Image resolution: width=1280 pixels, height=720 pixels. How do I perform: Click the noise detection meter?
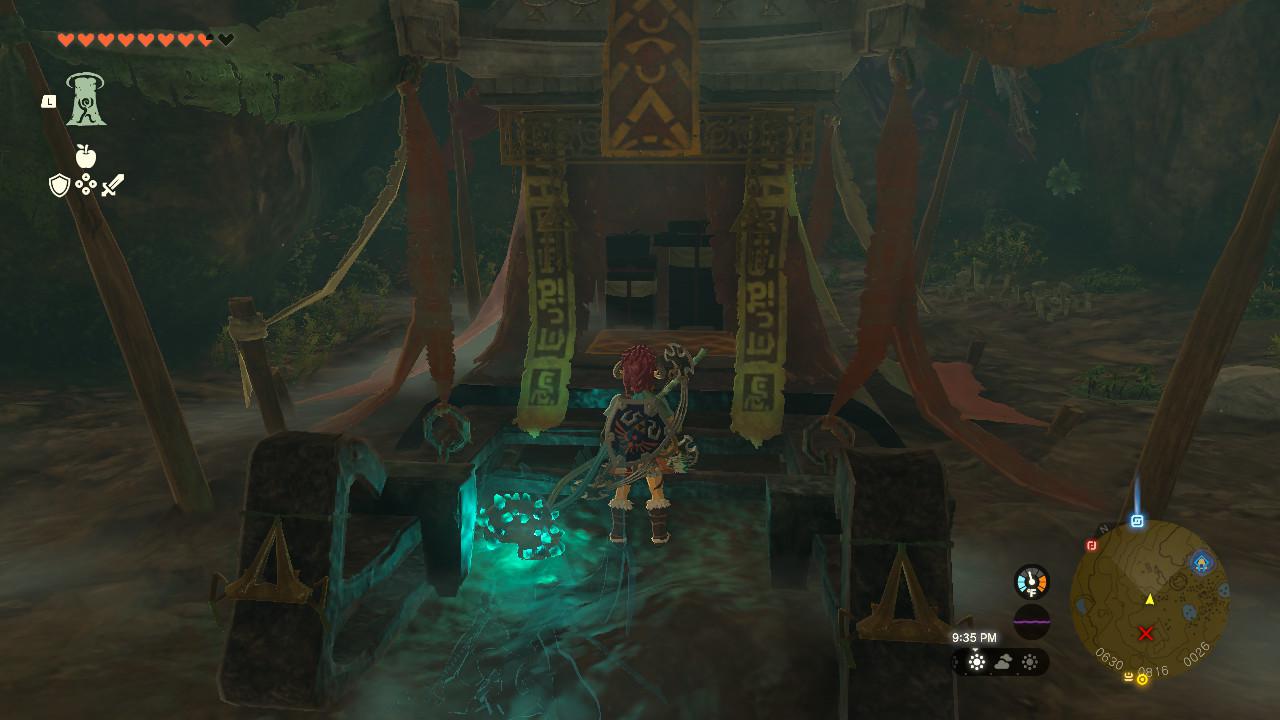[x=1032, y=621]
